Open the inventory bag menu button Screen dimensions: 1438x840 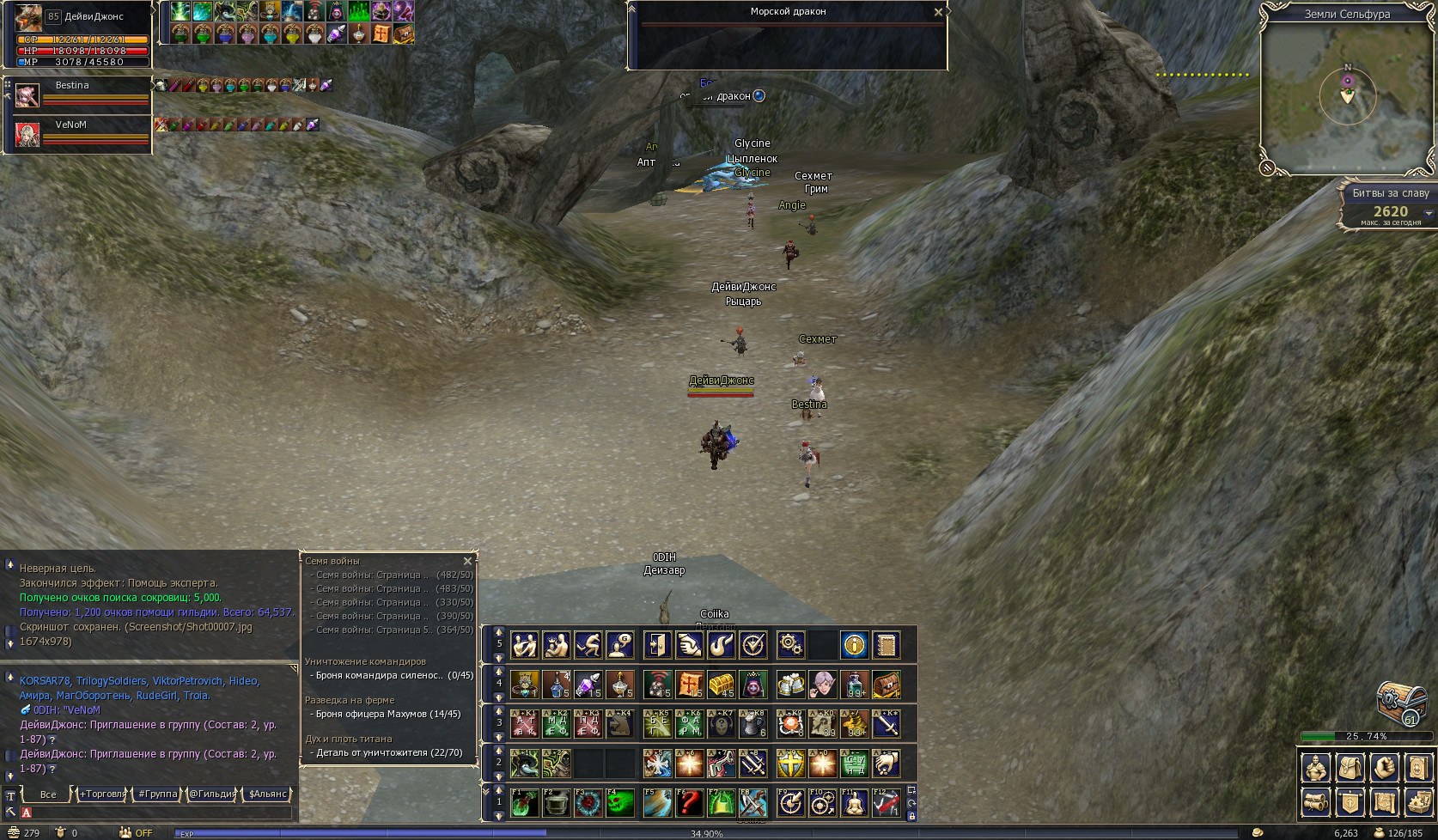point(1350,767)
